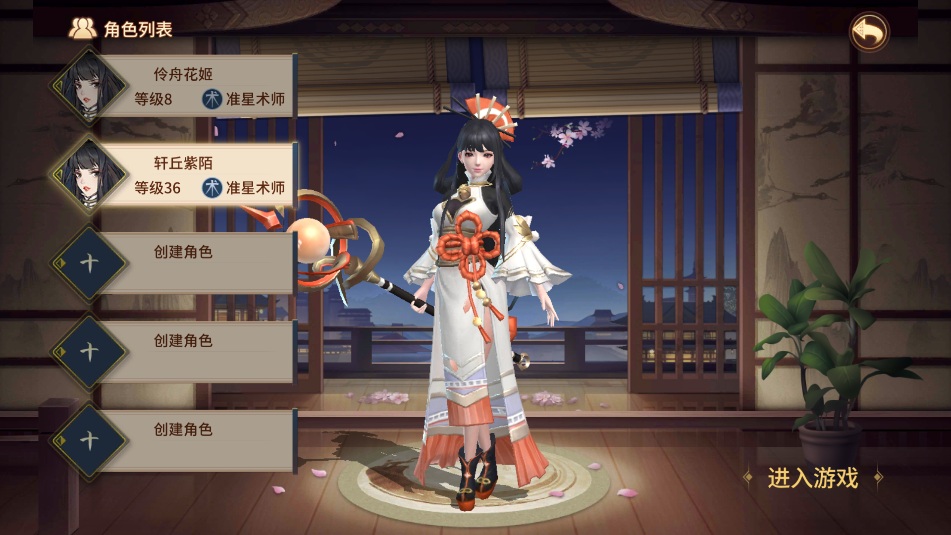Click the 进入游戏 button
Viewport: 951px width, 535px height.
812,478
